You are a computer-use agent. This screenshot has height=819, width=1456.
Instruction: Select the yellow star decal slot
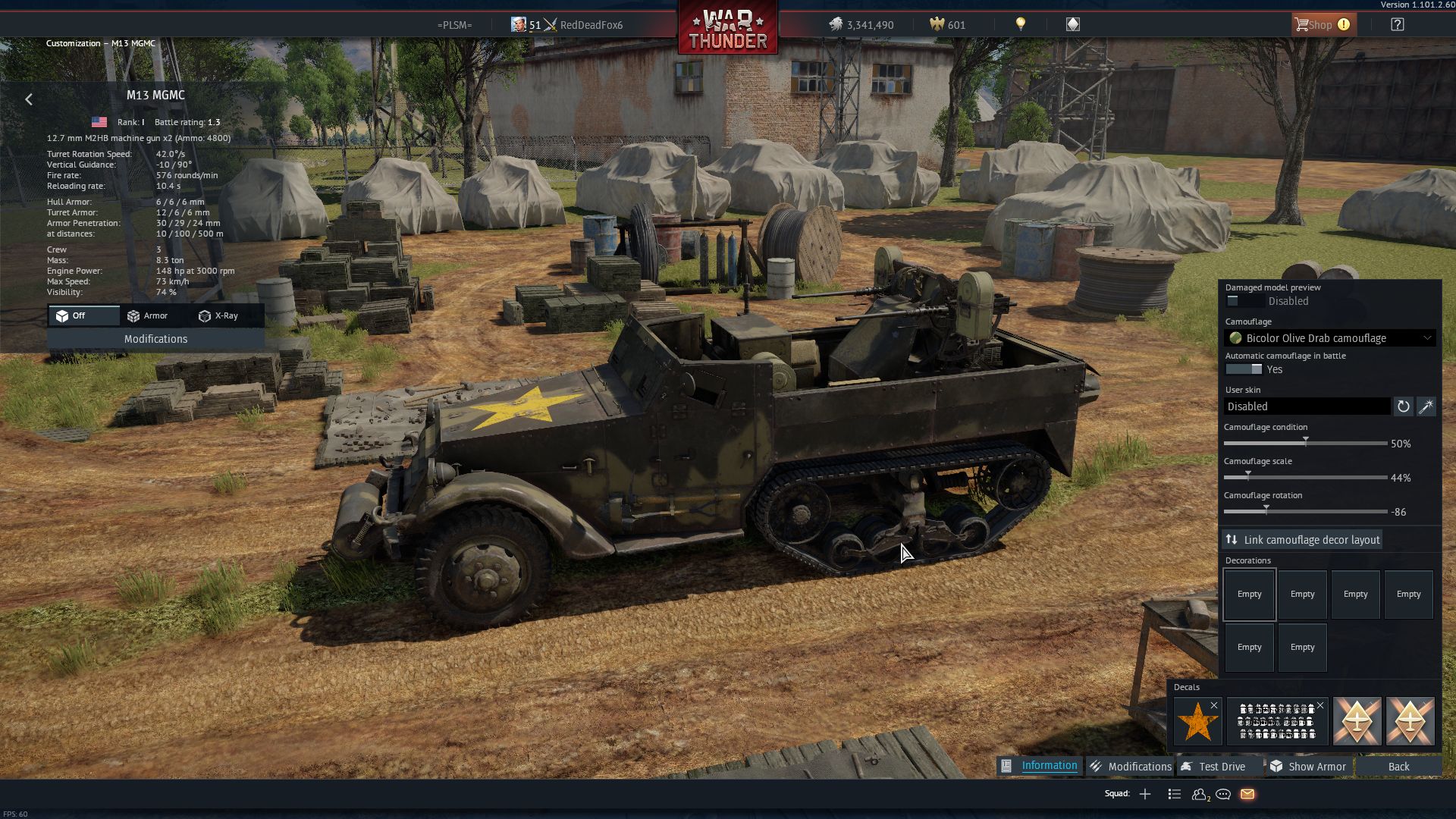(1197, 721)
